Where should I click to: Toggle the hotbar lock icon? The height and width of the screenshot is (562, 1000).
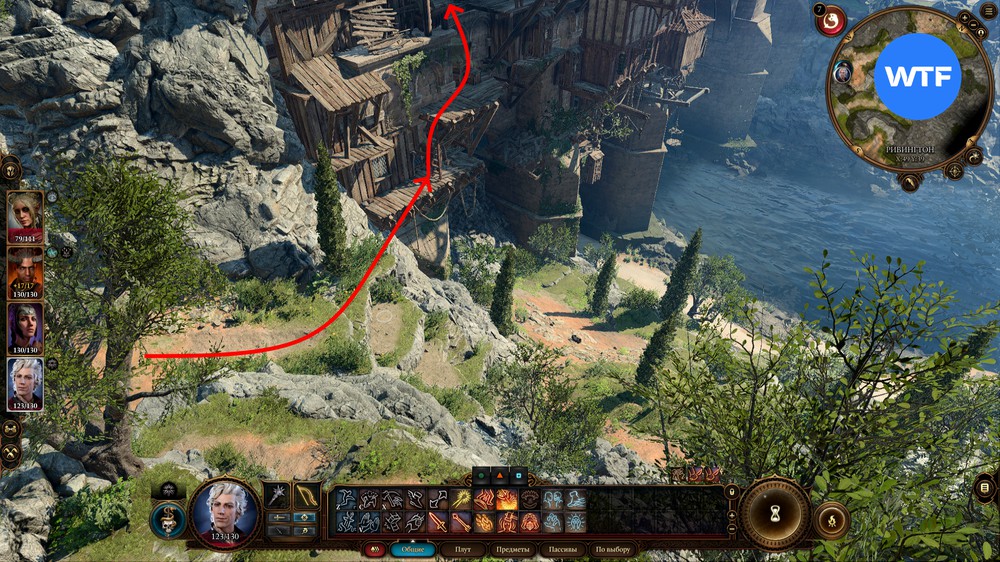click(x=731, y=491)
